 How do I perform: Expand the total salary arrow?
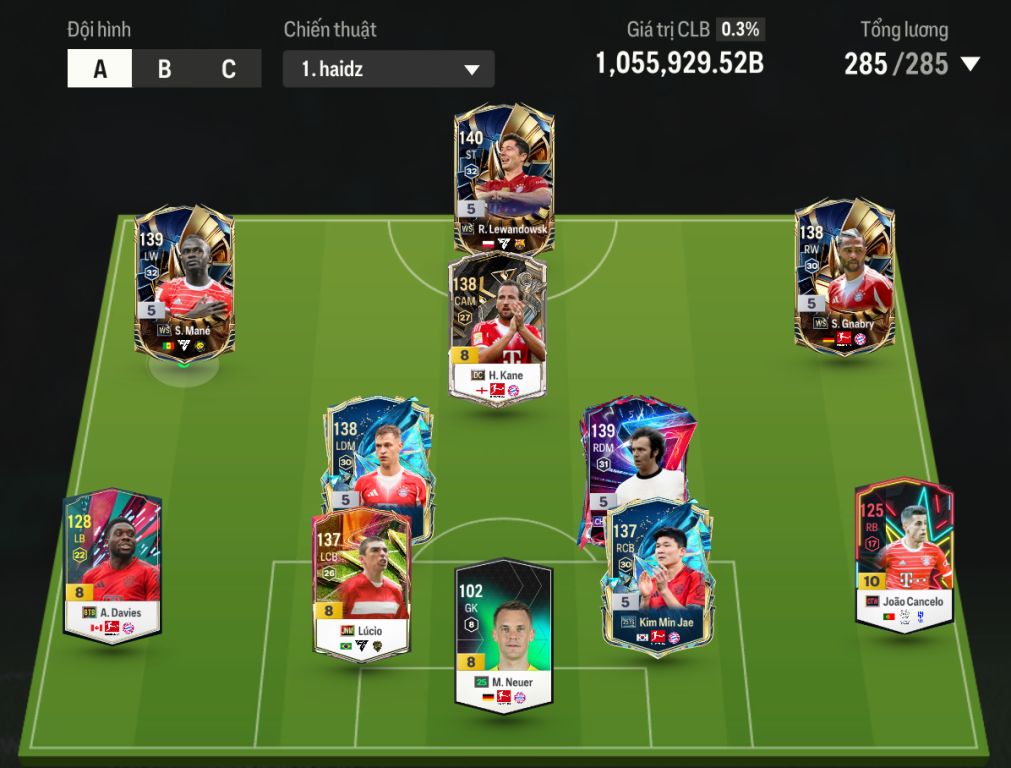(969, 65)
